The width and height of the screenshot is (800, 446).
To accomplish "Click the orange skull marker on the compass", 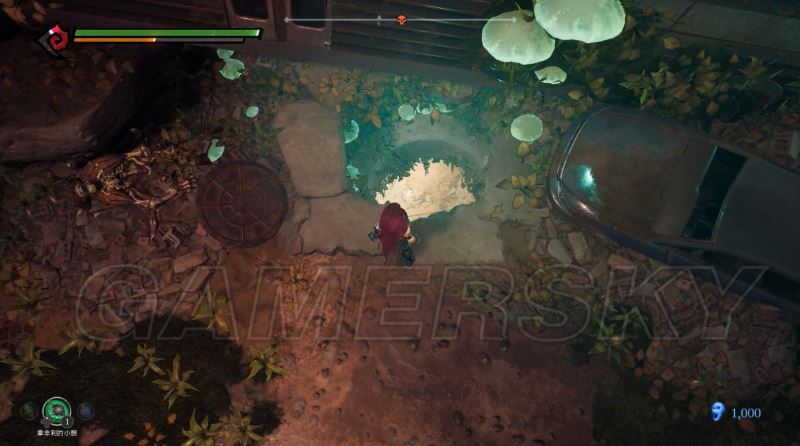I will tap(402, 19).
